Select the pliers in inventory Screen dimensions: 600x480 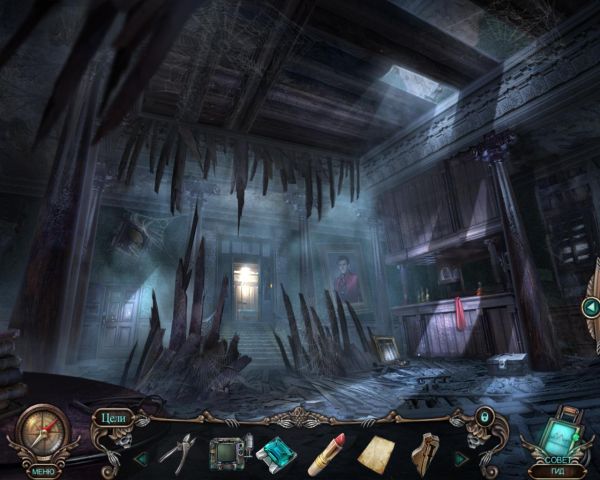tap(176, 452)
